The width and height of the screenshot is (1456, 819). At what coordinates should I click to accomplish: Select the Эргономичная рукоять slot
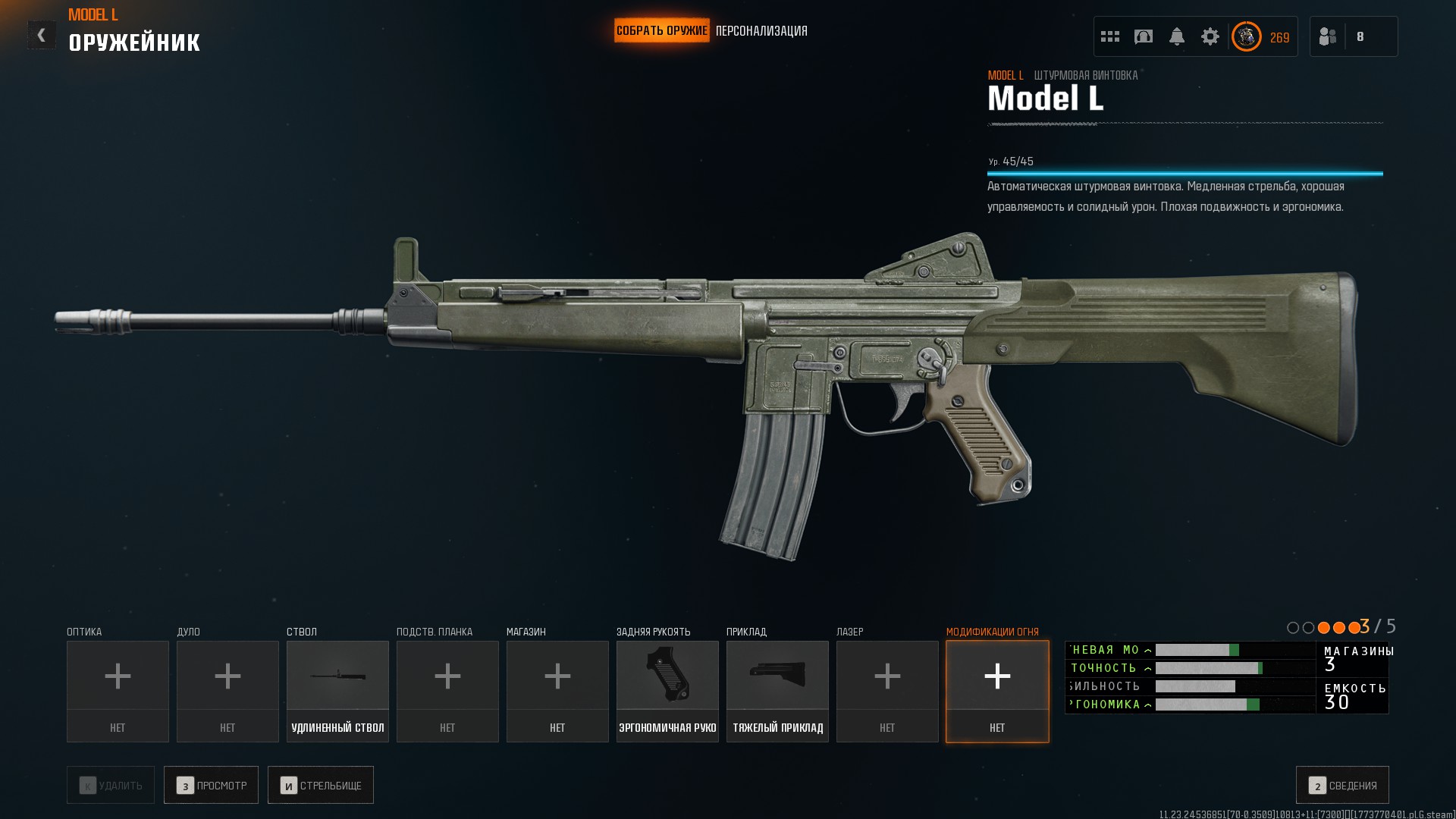(667, 691)
